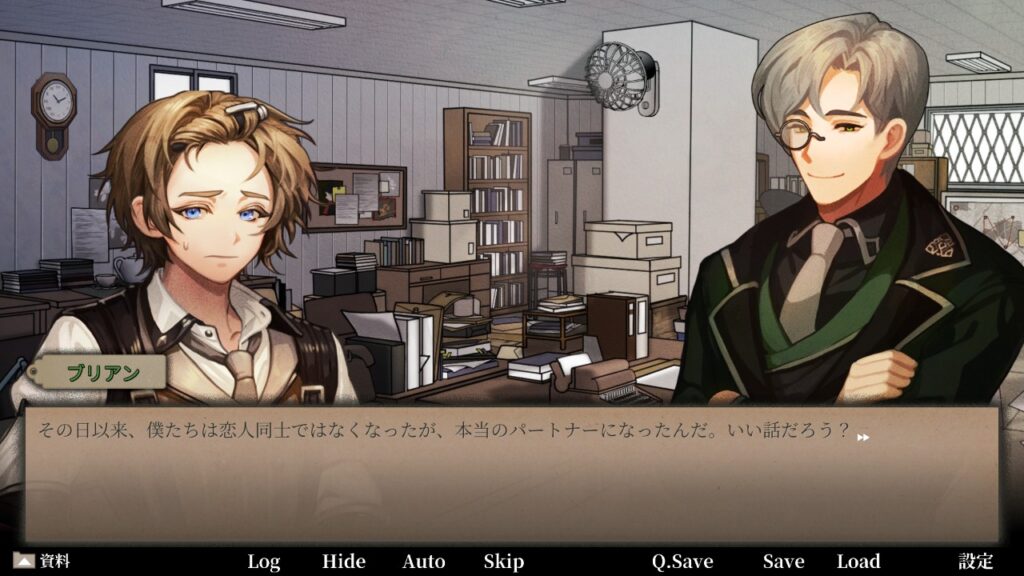Hide the dialogue text box
Viewport: 1024px width, 576px height.
click(x=344, y=561)
